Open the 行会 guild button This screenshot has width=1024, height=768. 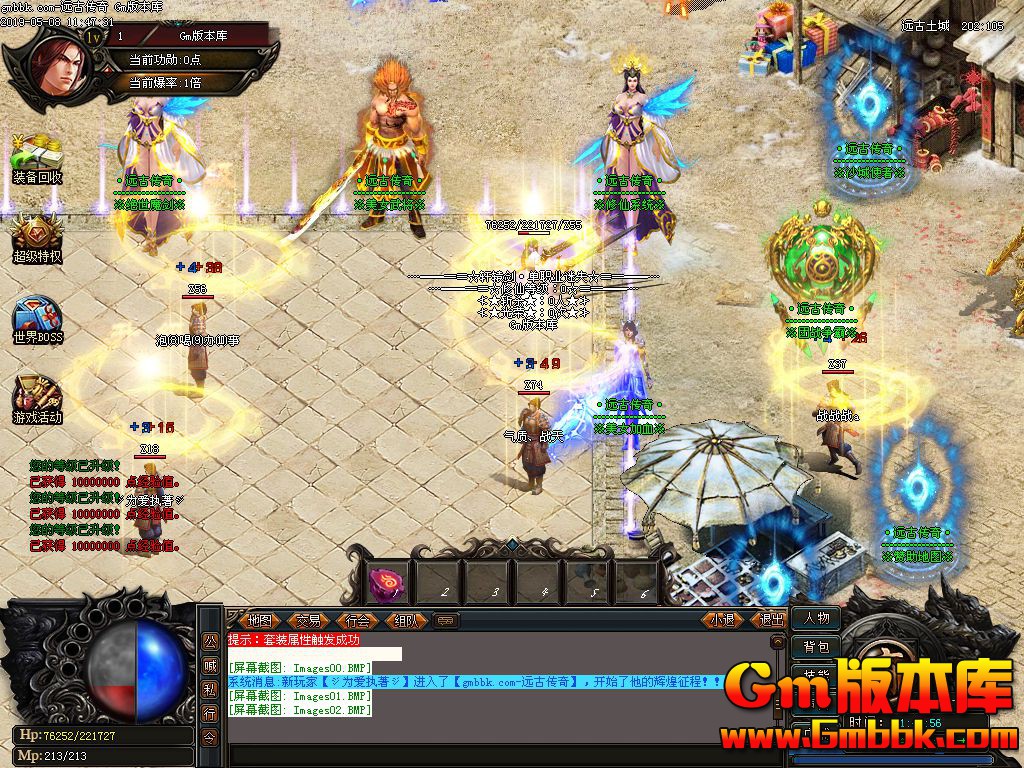coord(358,620)
